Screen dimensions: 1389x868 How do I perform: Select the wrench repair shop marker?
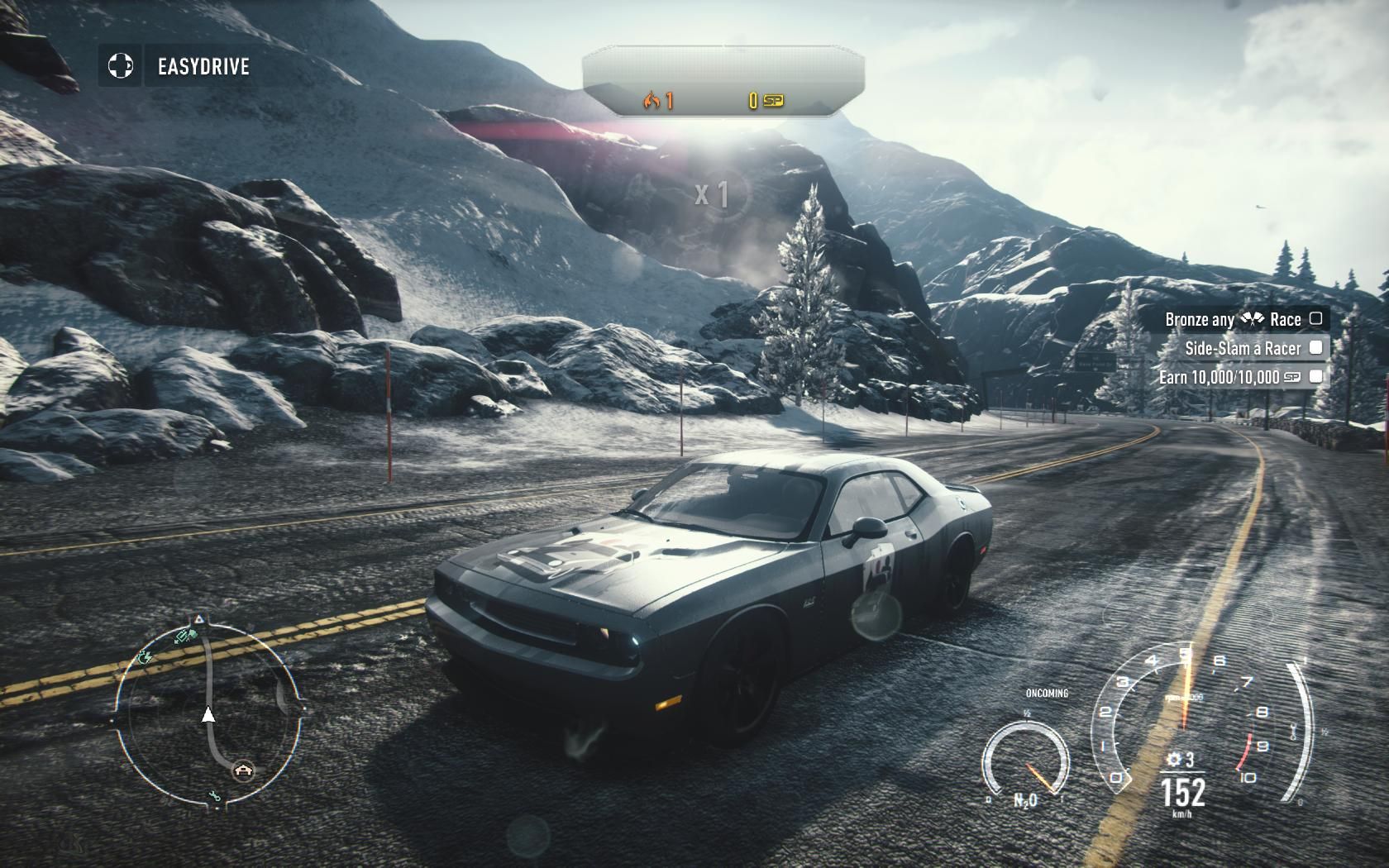215,796
